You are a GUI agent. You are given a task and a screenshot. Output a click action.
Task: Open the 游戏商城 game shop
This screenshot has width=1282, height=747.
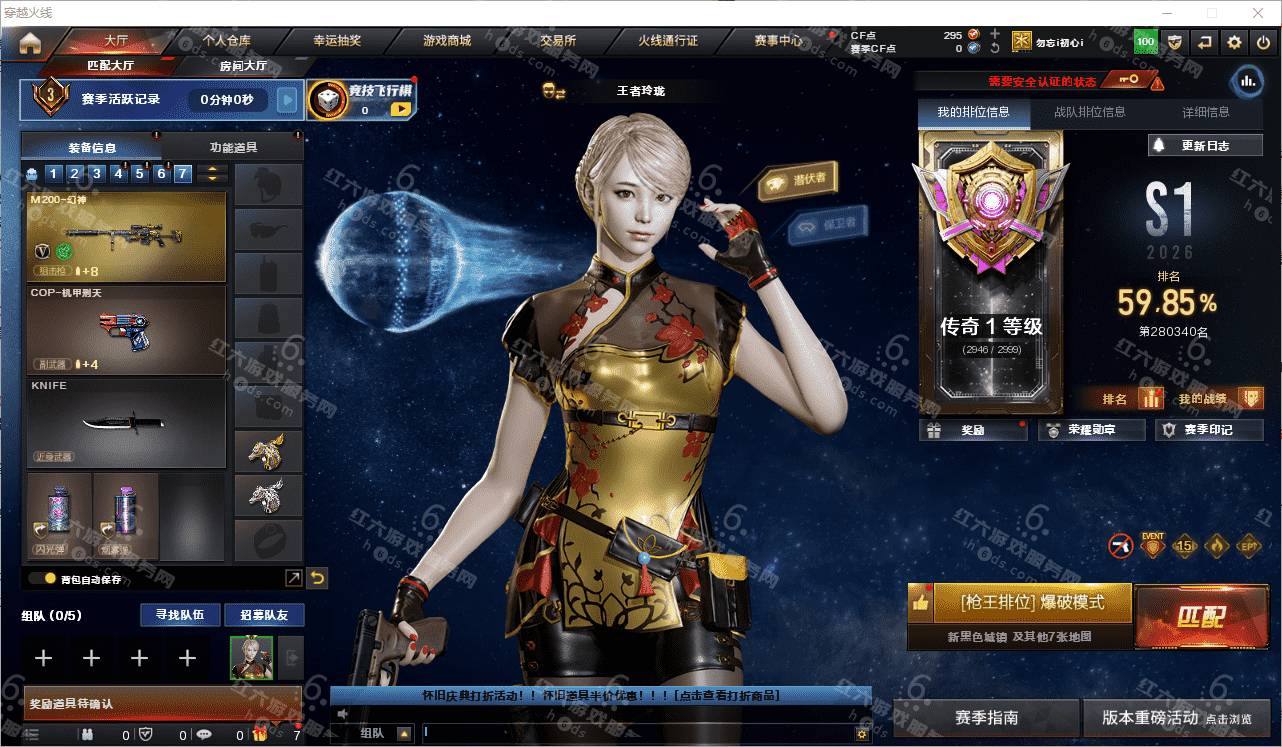446,41
